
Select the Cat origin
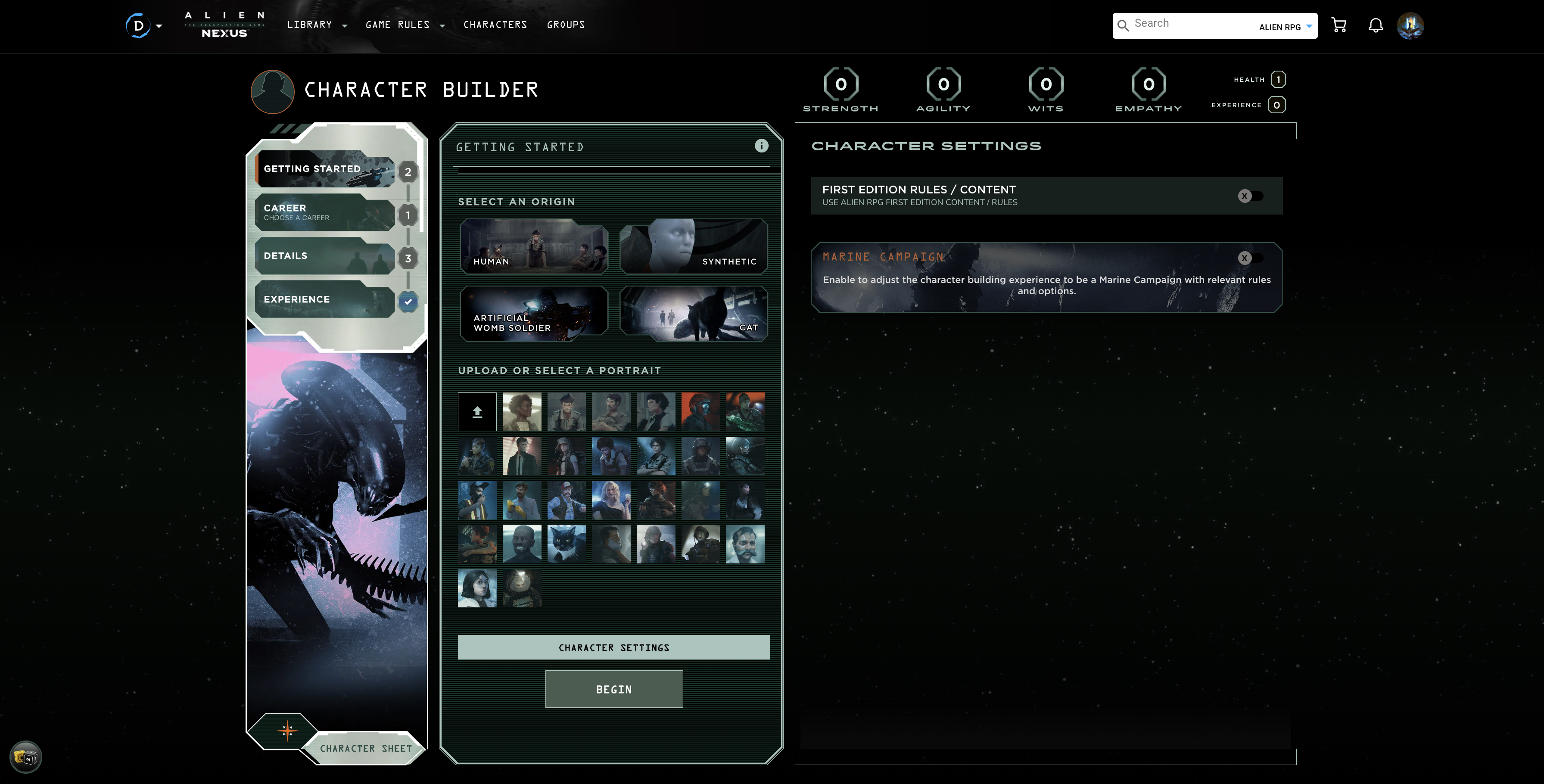693,314
